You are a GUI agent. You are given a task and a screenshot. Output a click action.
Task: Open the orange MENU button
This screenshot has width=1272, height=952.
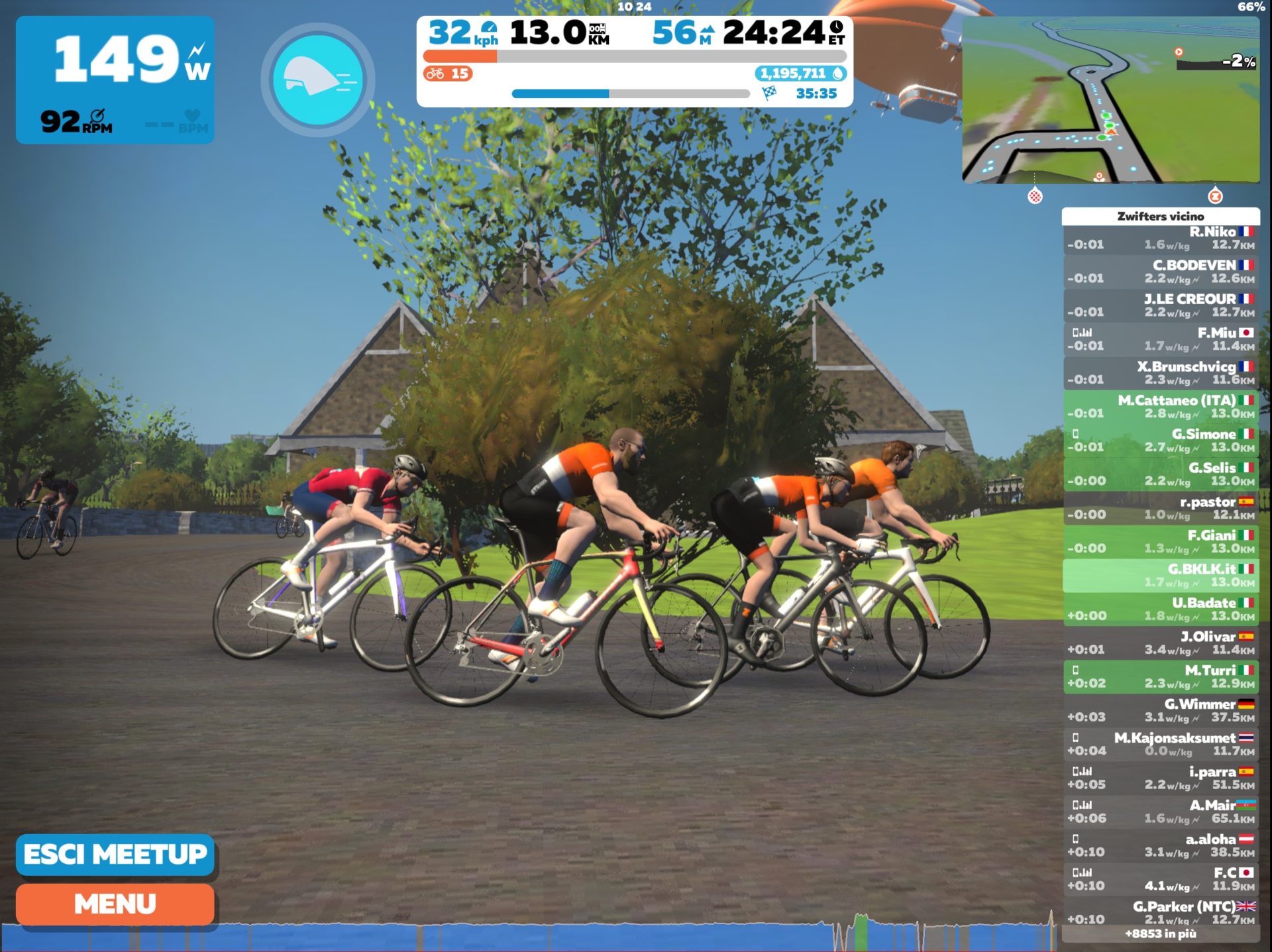[x=115, y=904]
